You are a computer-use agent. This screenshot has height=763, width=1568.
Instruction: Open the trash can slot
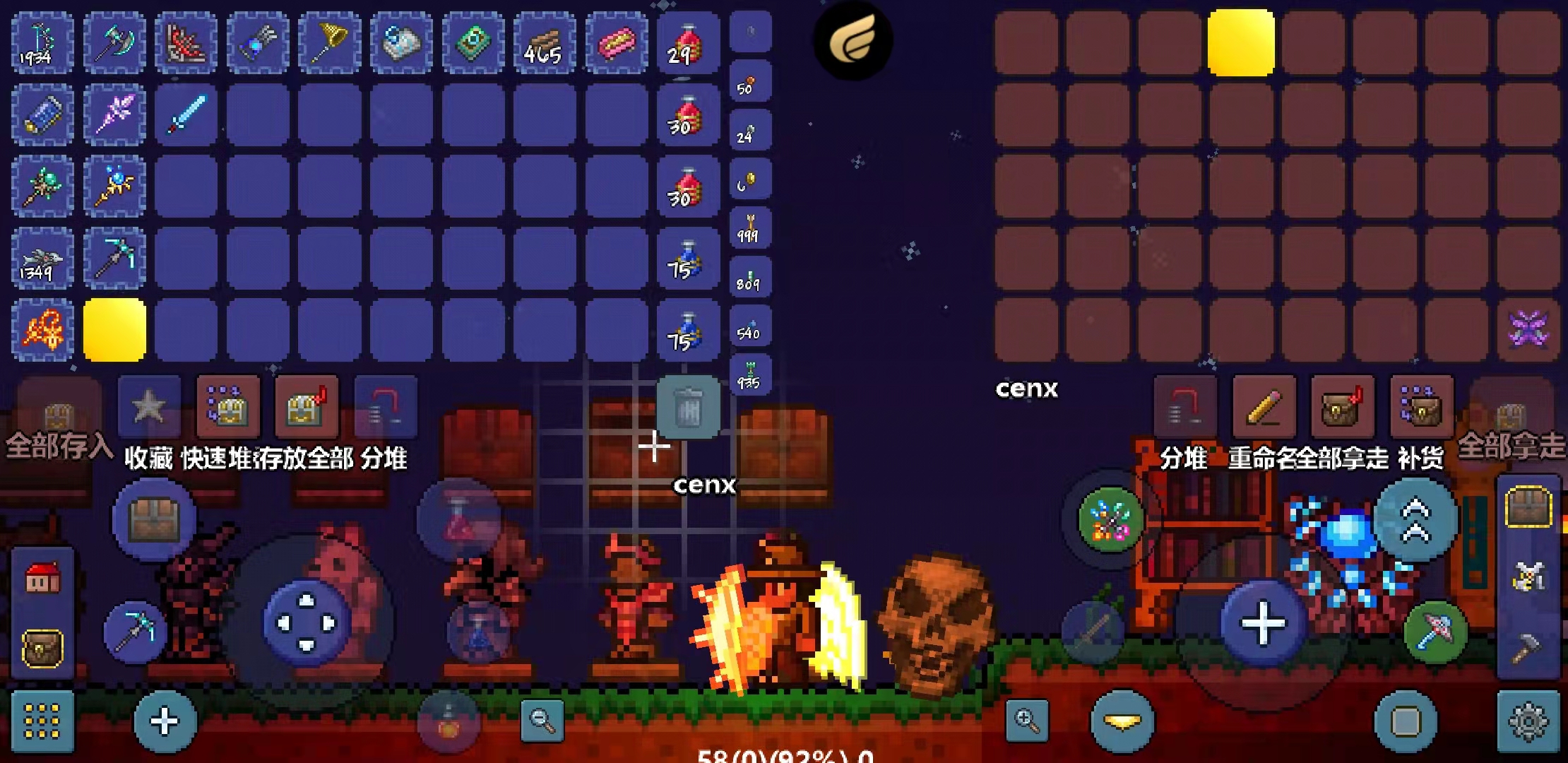pyautogui.click(x=687, y=408)
